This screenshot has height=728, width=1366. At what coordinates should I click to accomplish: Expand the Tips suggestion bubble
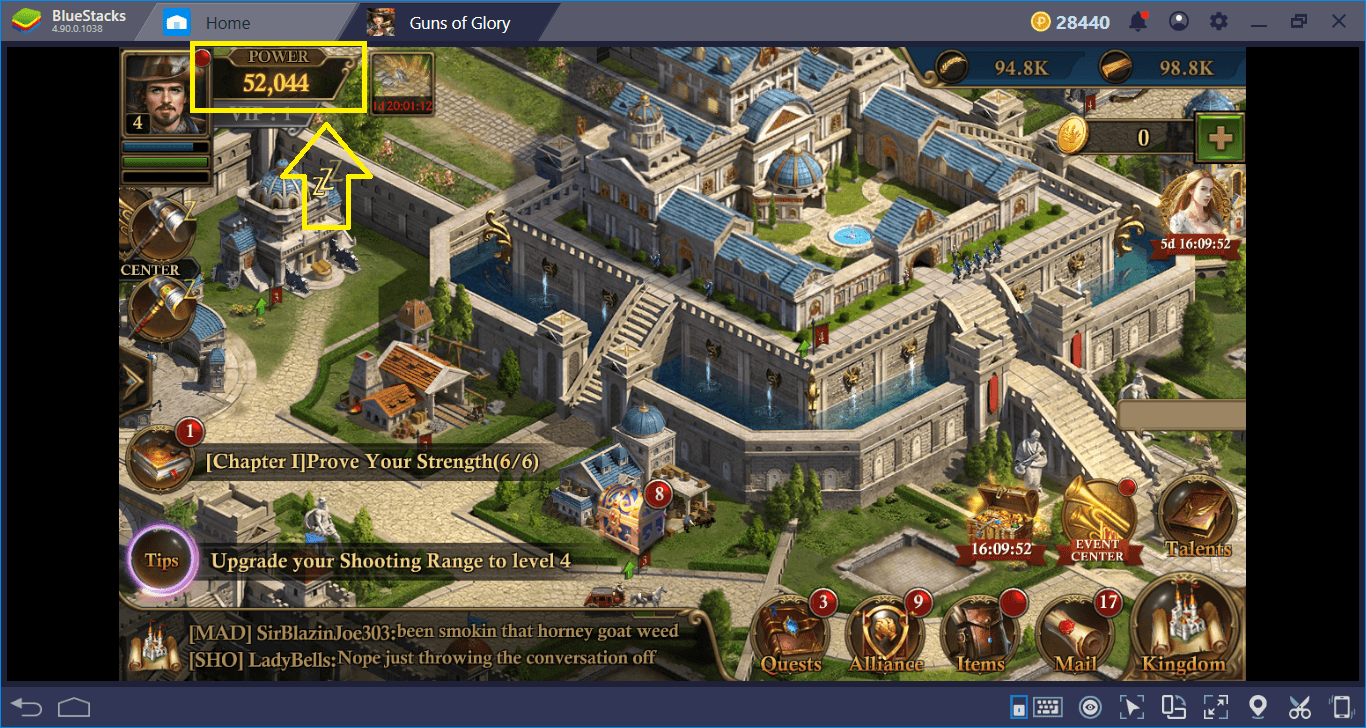(160, 560)
